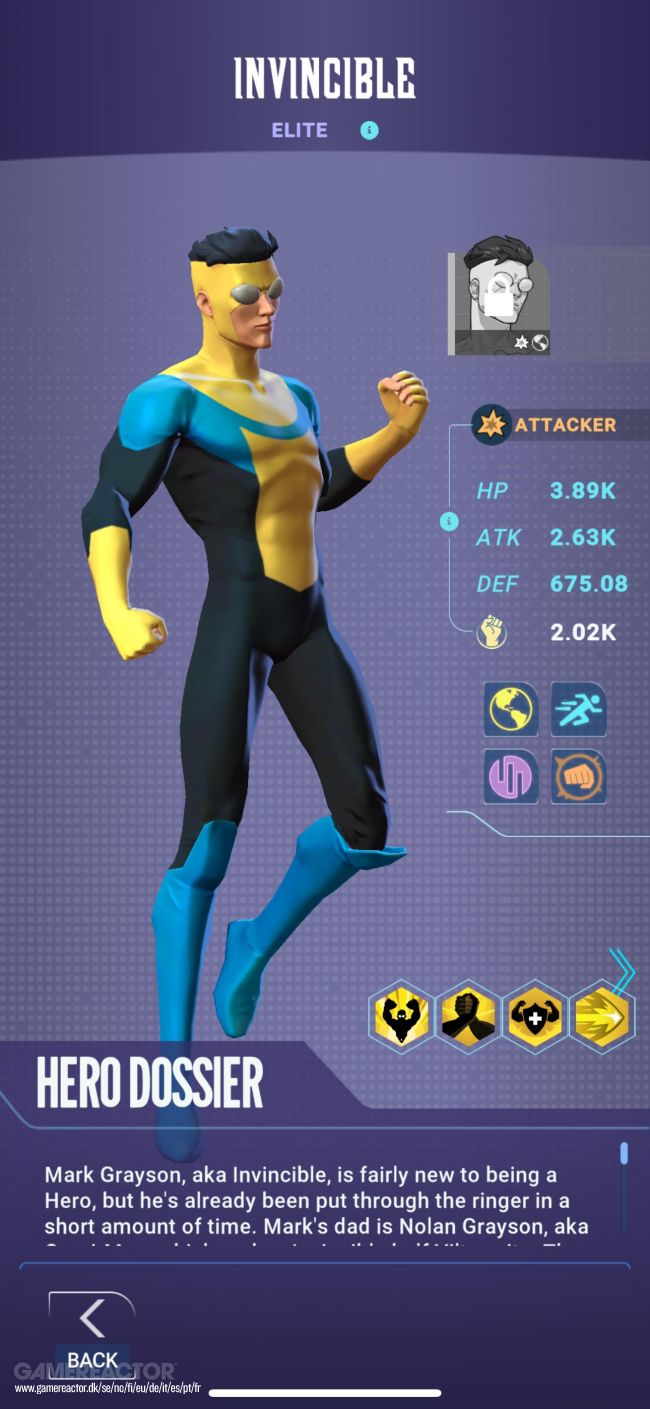Screen dimensions: 650x1409
Task: Select the shield with cross ability
Action: (x=535, y=1015)
